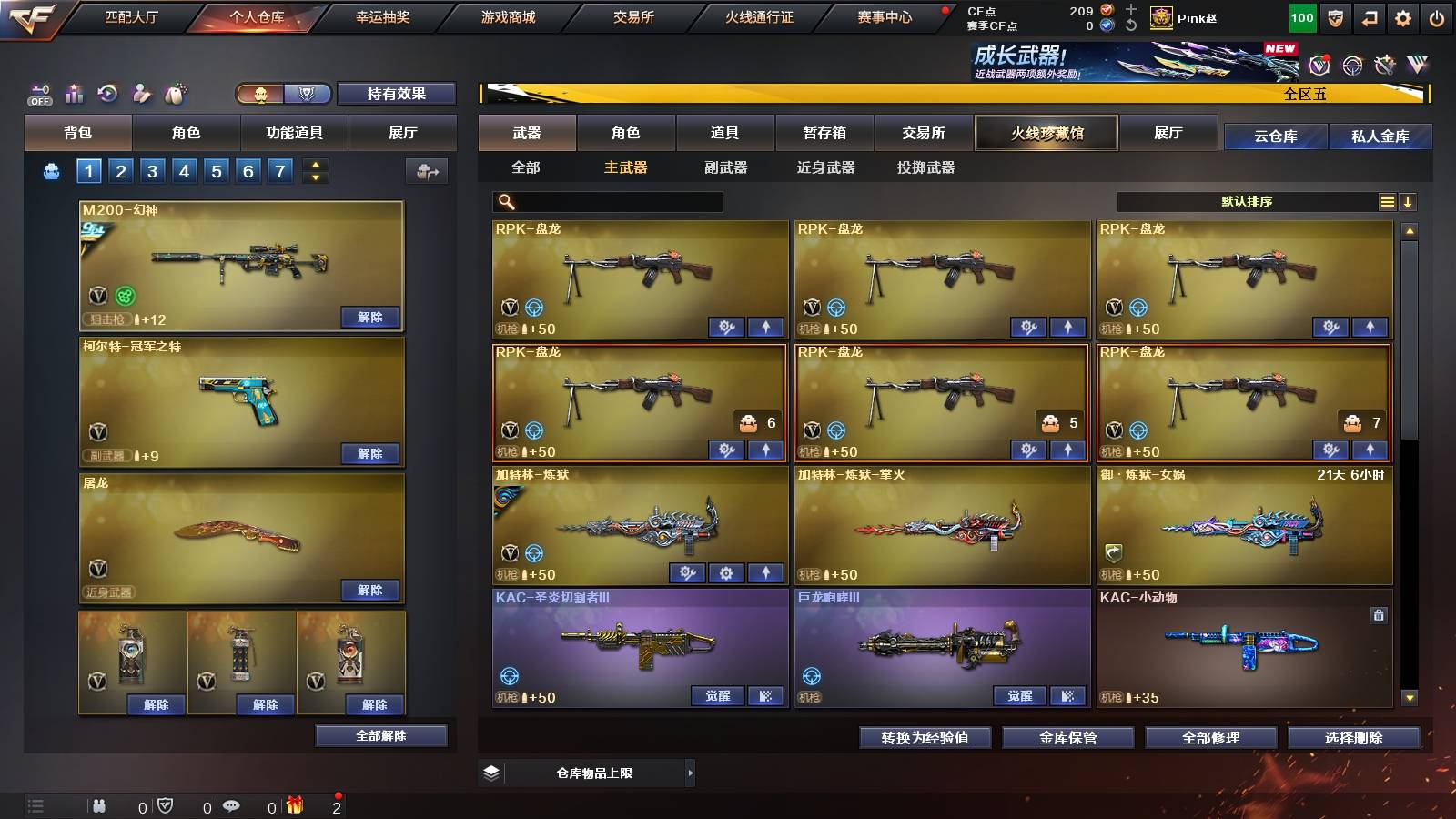Toggle the descending sort arrow next to 默认排序
The image size is (1456, 819).
(x=1409, y=201)
